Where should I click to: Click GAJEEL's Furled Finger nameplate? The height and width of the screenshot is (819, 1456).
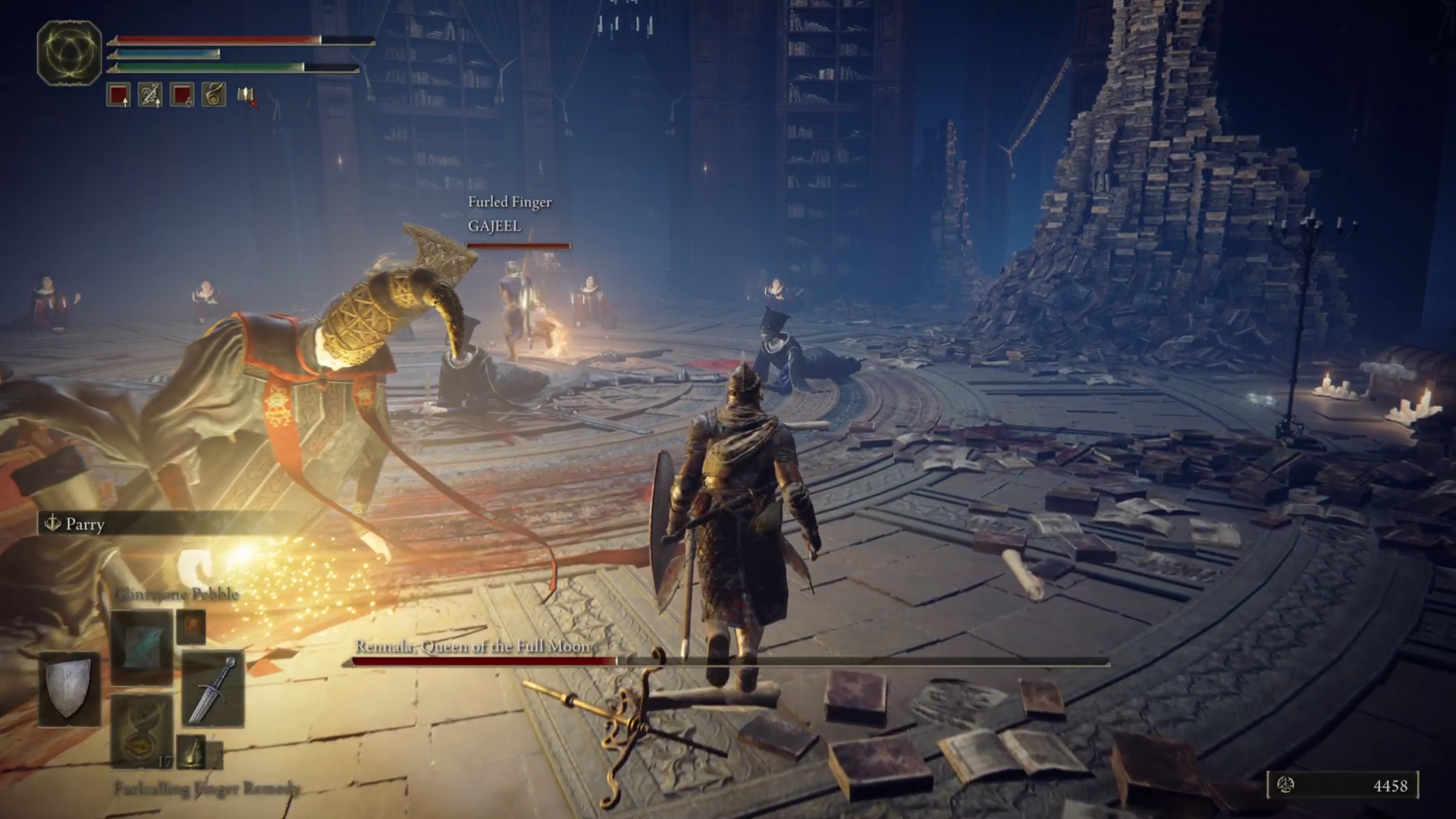[x=509, y=214]
